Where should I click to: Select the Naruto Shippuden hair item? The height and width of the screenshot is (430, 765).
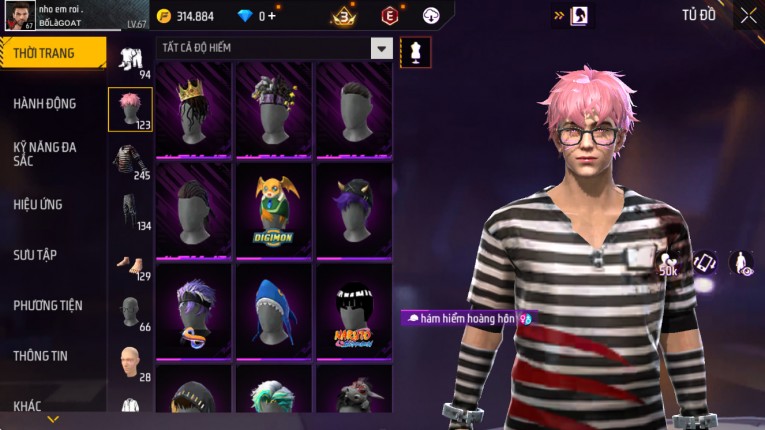[354, 309]
